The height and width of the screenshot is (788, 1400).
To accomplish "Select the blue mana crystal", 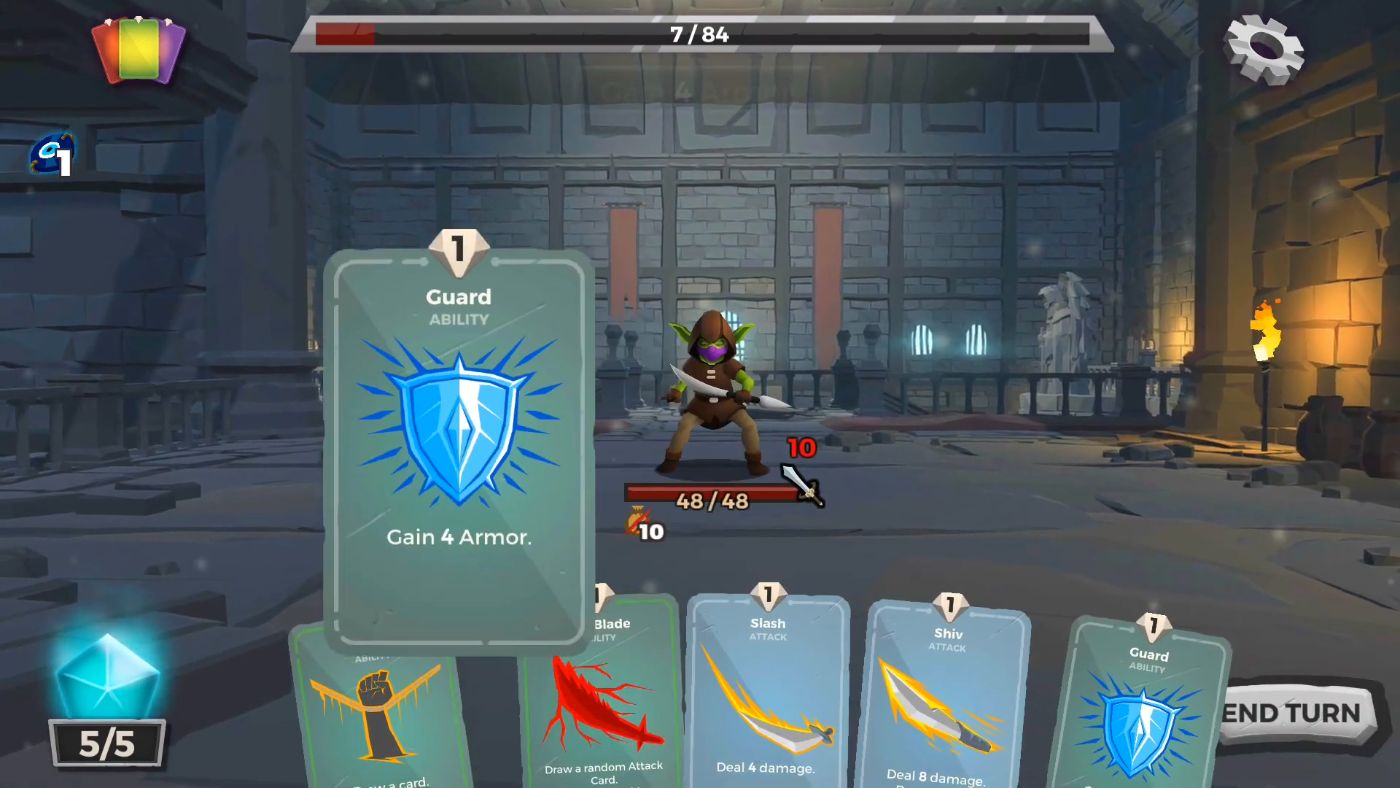I will 105,680.
